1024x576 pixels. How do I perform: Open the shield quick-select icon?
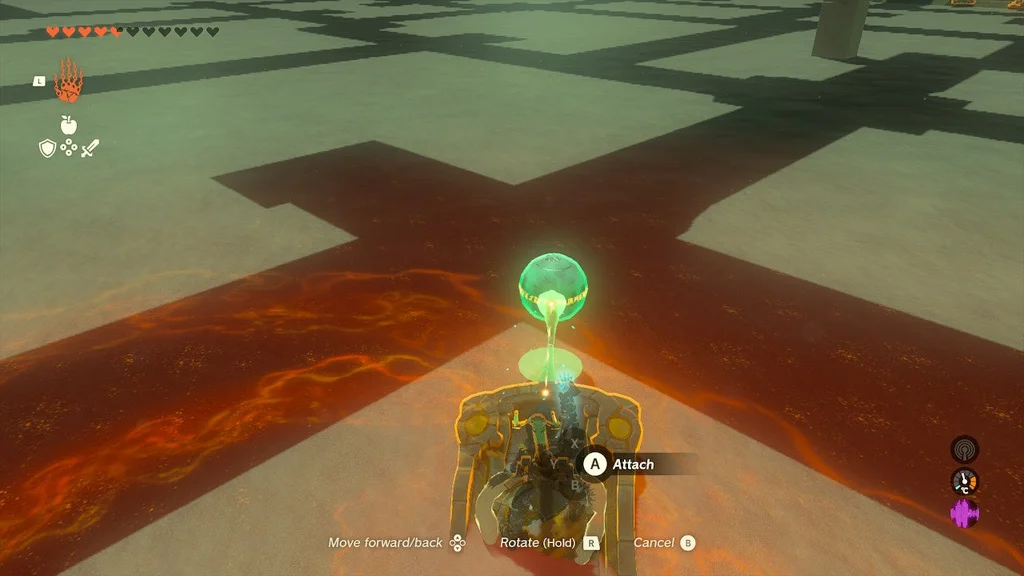[46, 148]
